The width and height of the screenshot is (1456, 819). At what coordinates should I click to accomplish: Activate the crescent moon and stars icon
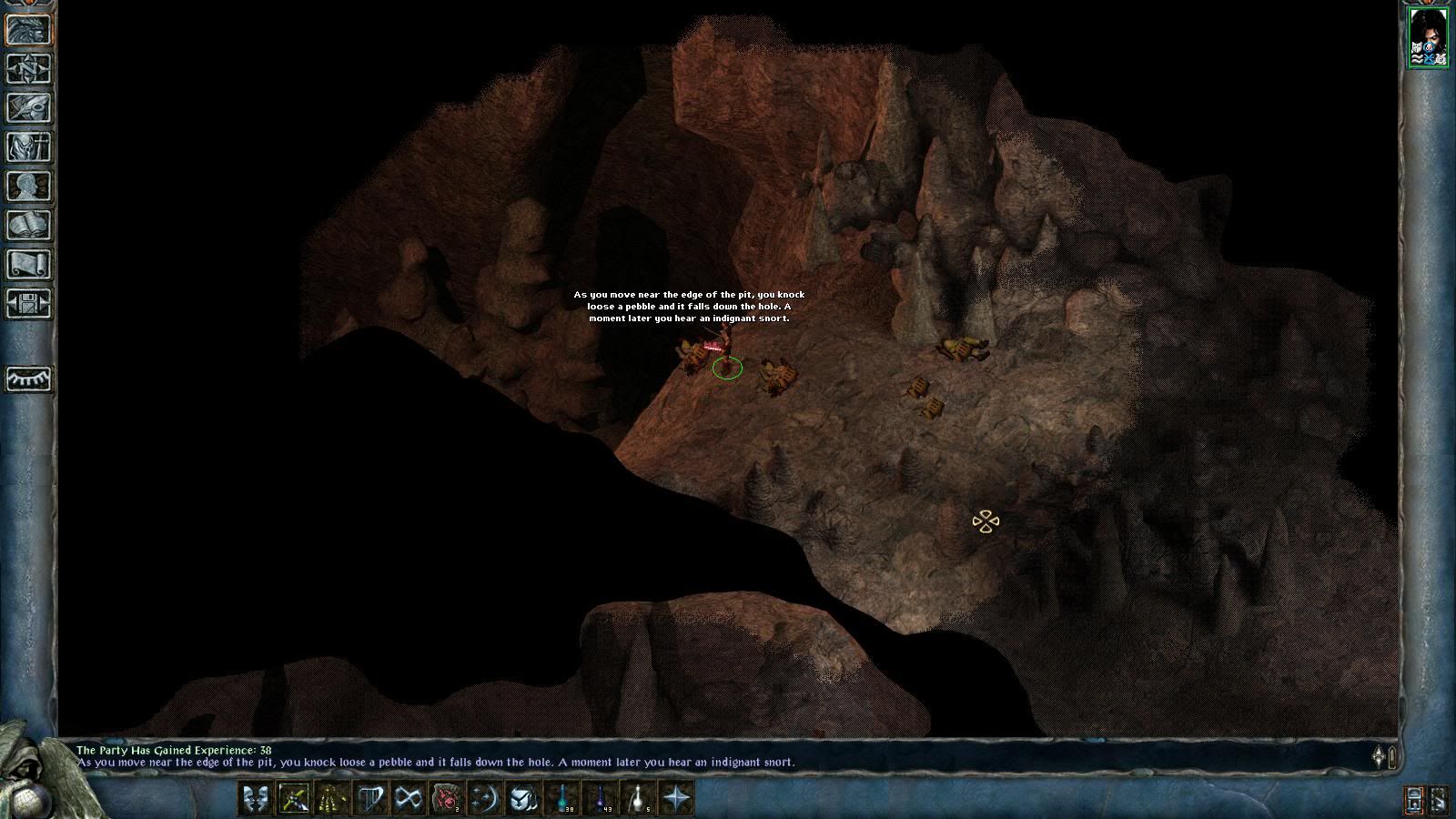coord(485,799)
